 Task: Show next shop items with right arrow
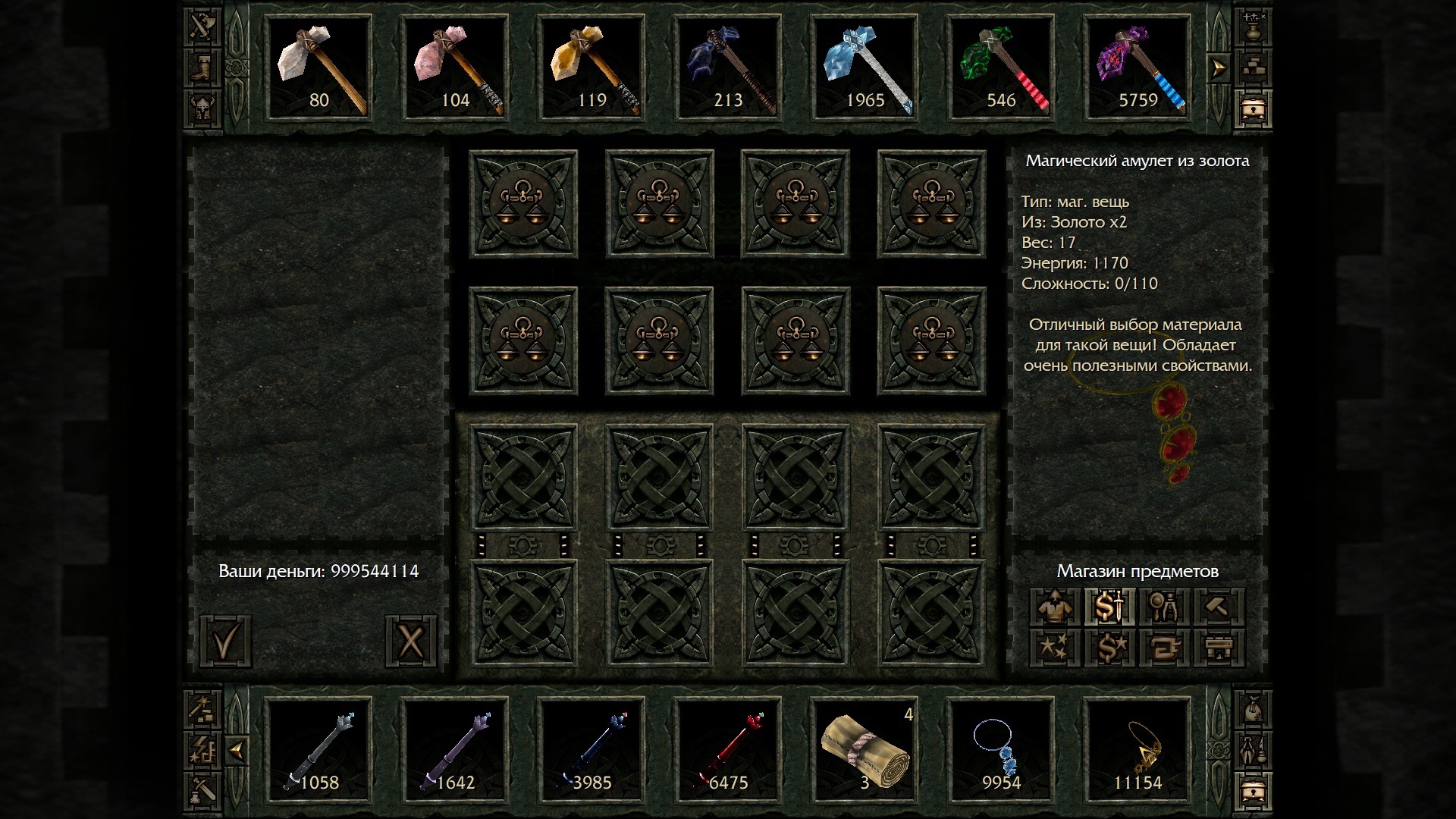tap(1218, 69)
